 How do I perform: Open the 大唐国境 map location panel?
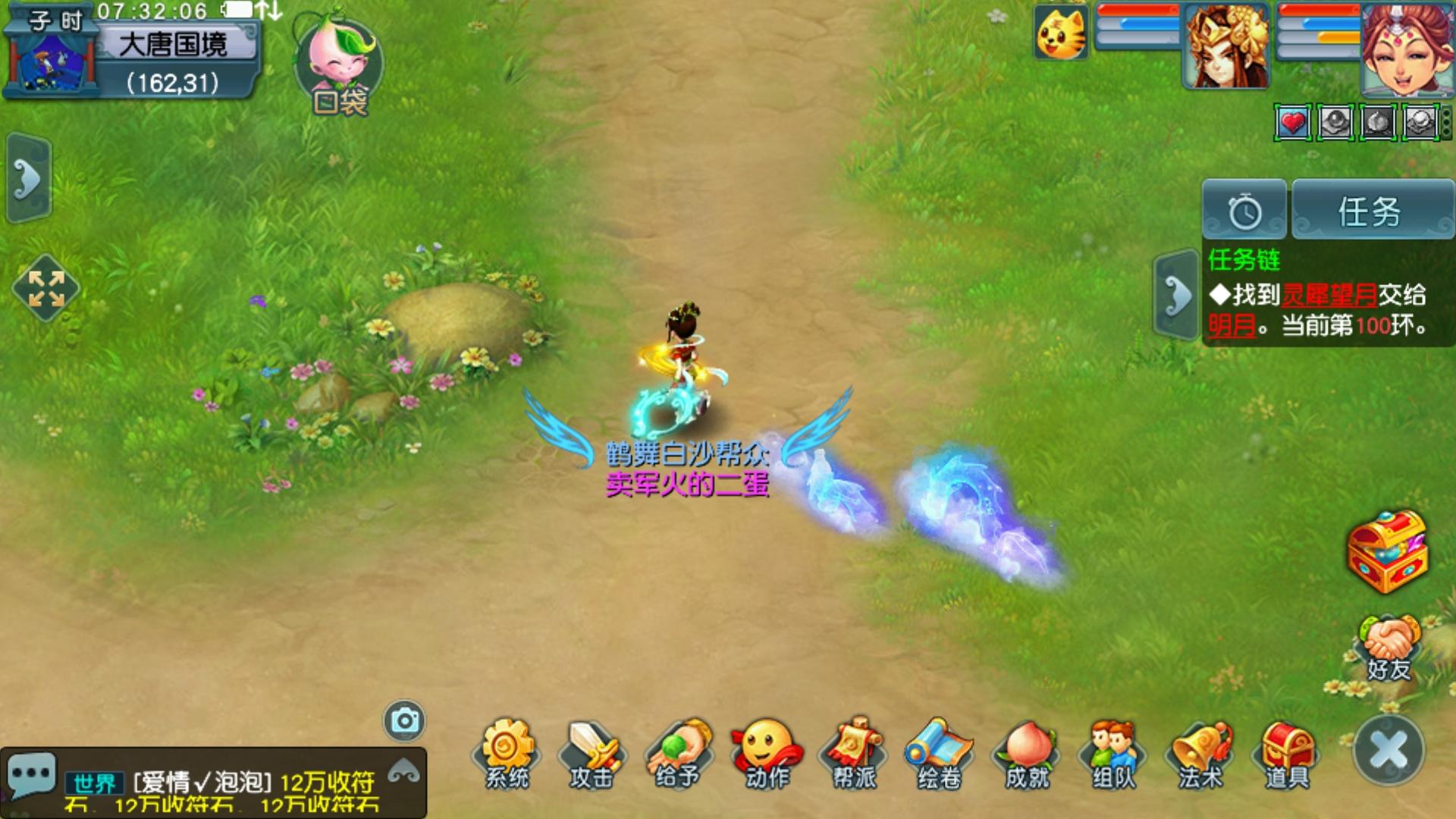coord(173,45)
